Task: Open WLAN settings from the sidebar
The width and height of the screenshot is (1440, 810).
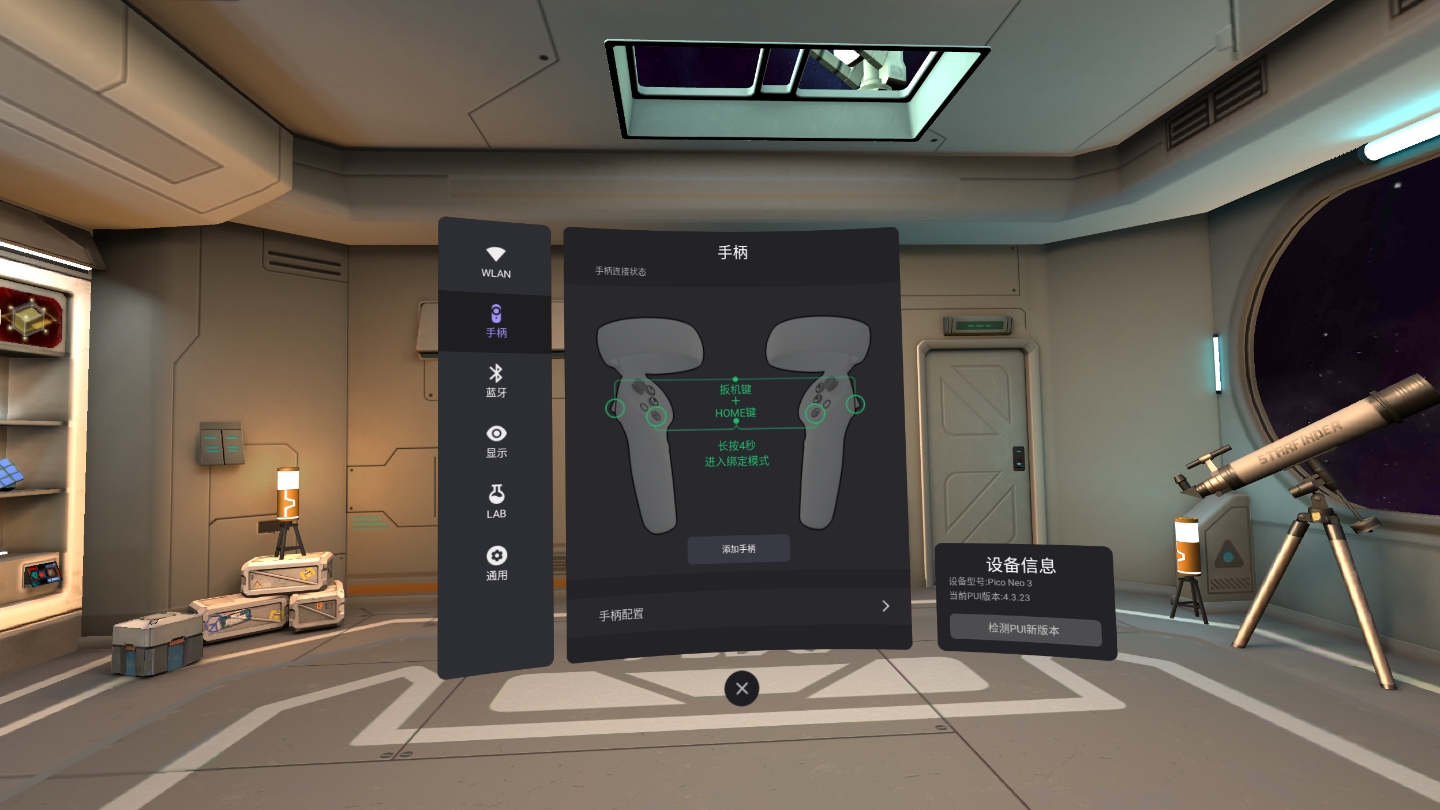Action: 495,263
